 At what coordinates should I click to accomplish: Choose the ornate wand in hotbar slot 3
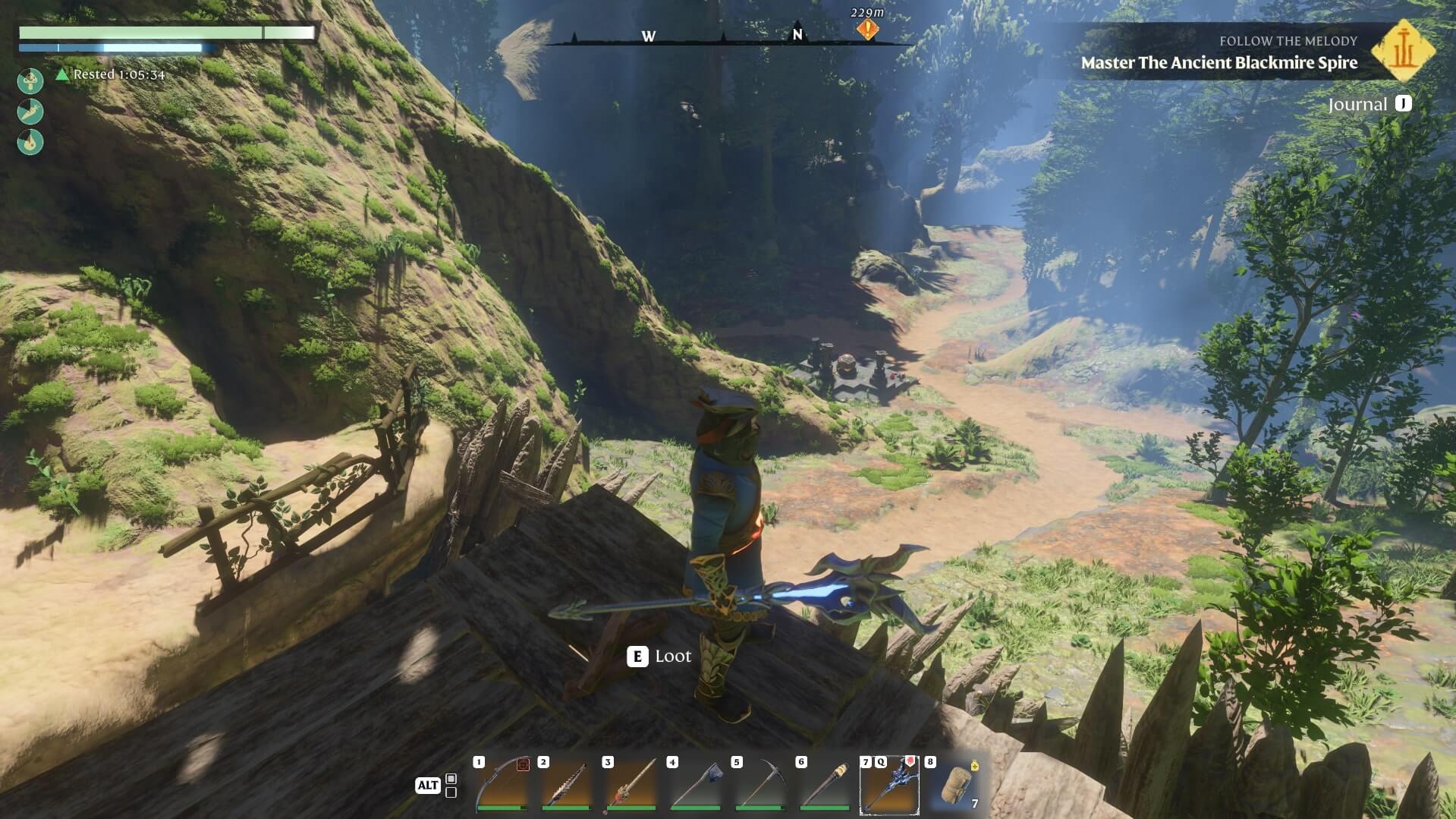click(631, 785)
